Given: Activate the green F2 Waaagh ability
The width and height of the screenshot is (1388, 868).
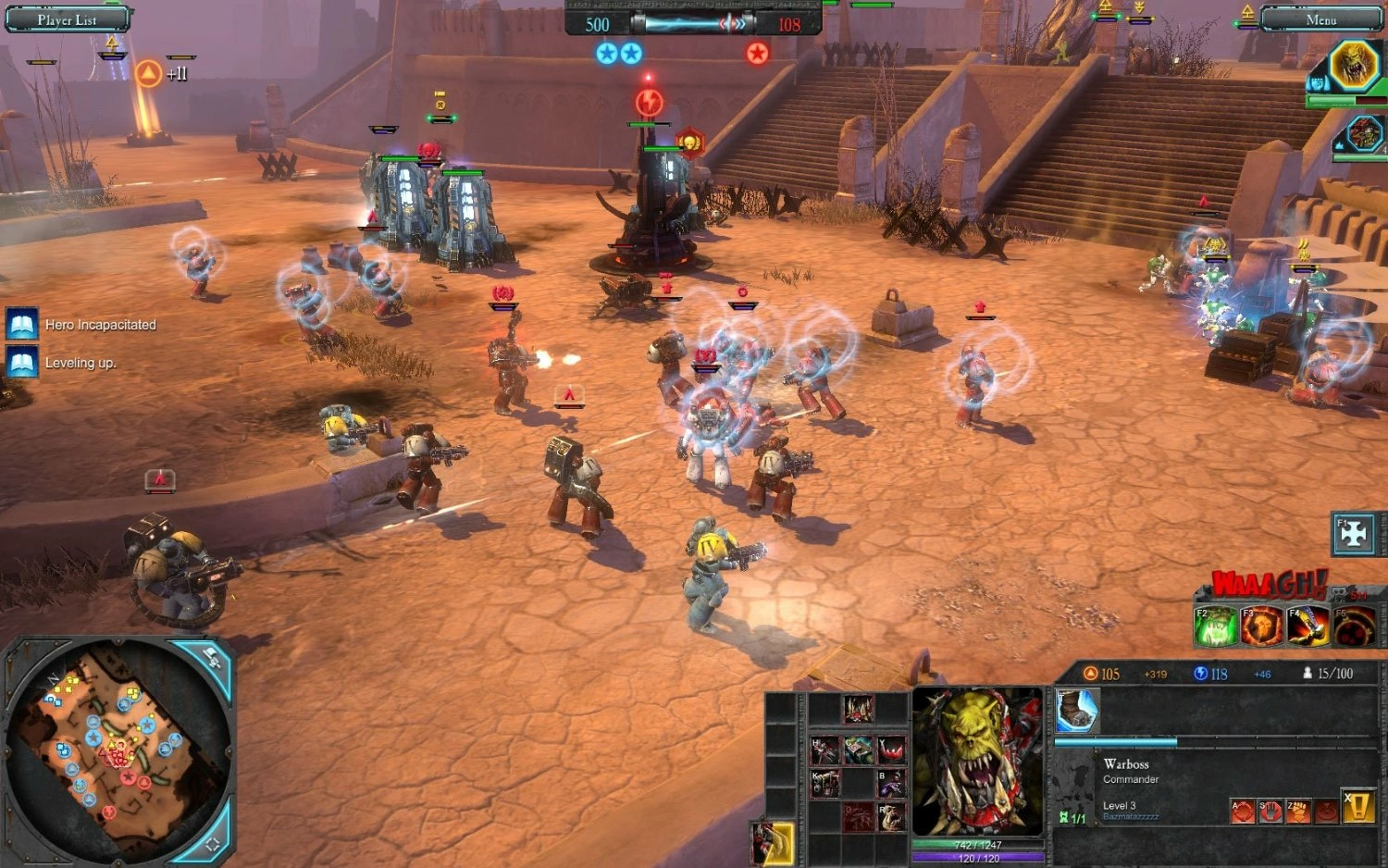Looking at the screenshot, I should (x=1216, y=626).
